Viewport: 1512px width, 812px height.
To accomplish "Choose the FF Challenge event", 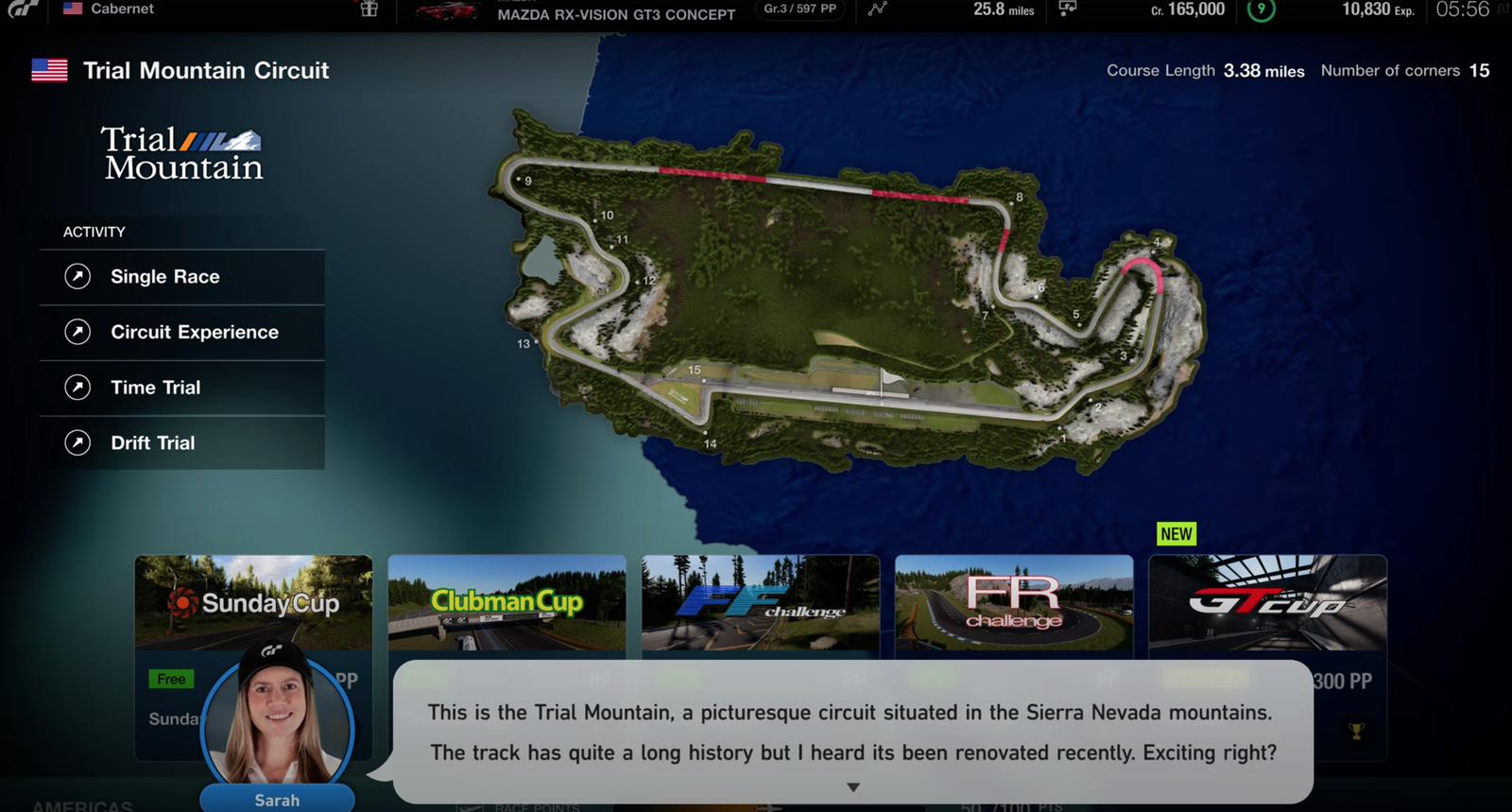I will (760, 602).
